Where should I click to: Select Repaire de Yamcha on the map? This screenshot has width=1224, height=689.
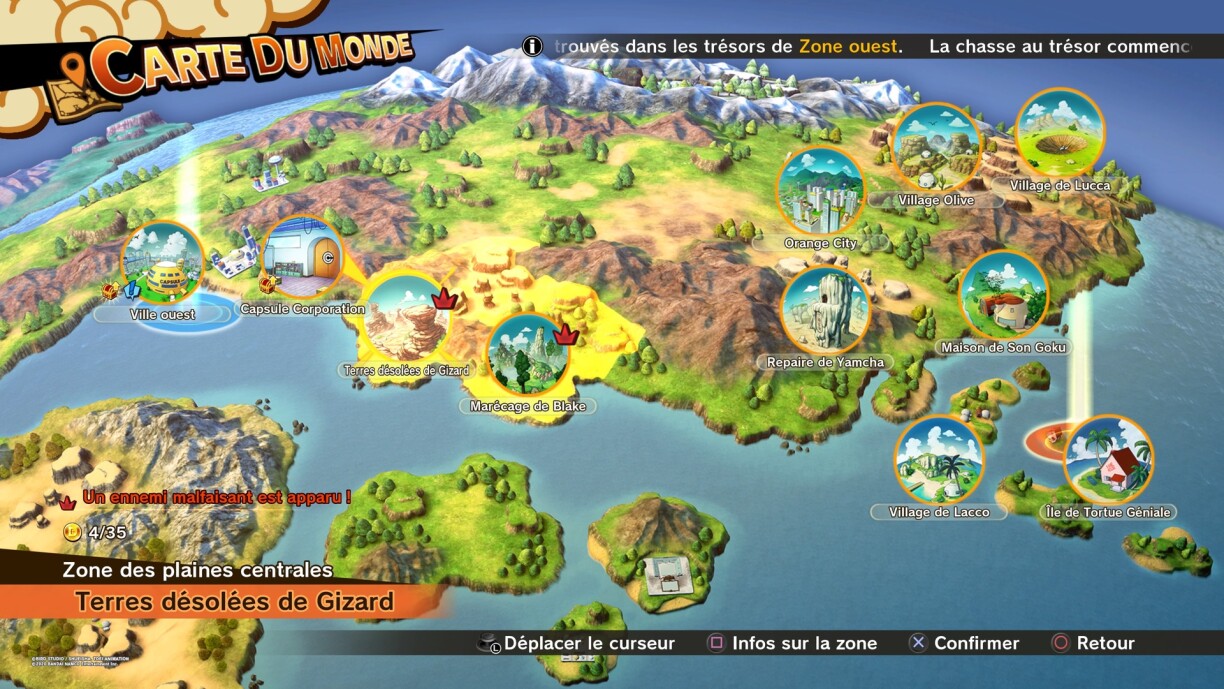[x=825, y=310]
